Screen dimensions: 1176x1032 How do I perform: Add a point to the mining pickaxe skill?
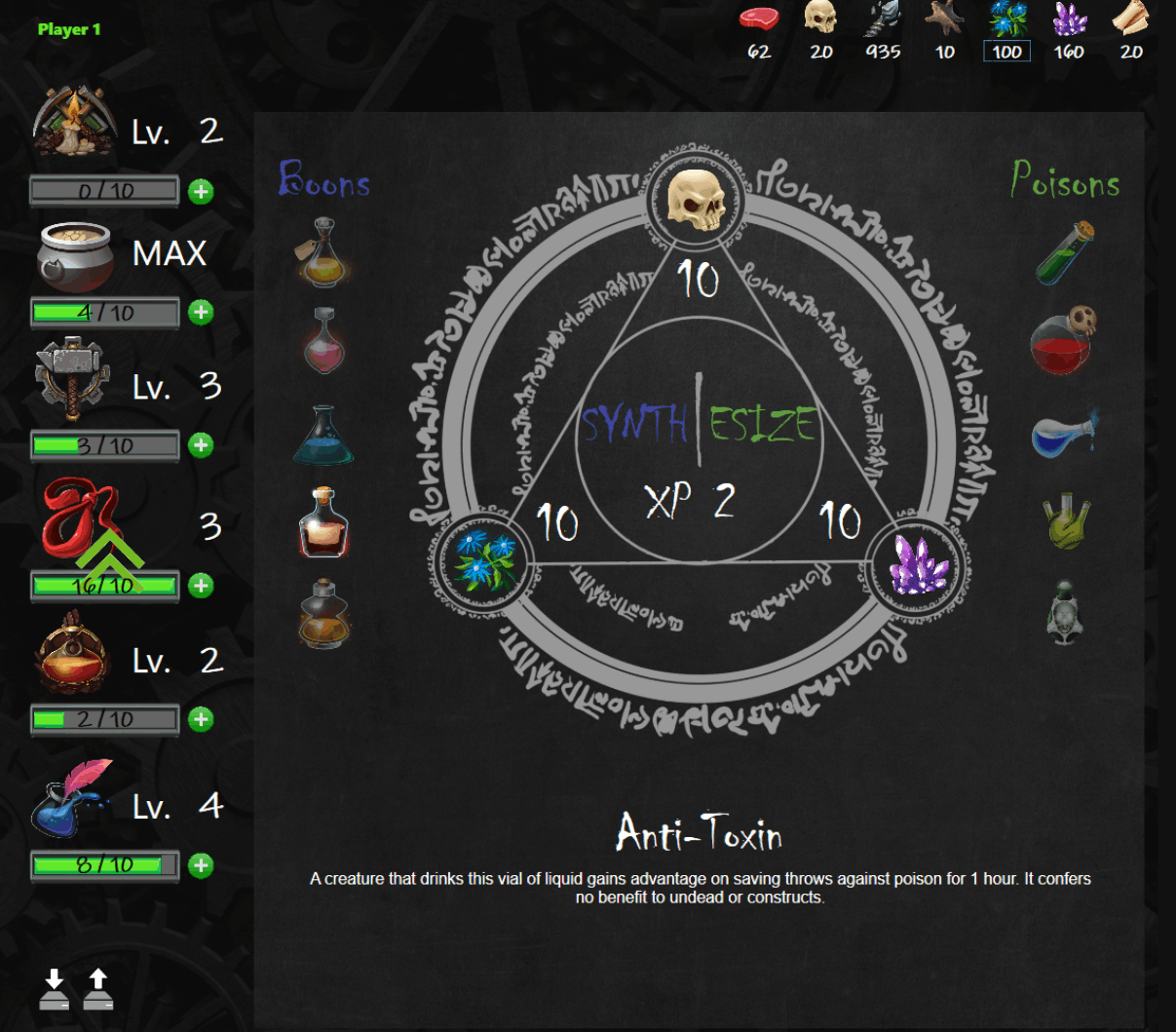point(201,191)
